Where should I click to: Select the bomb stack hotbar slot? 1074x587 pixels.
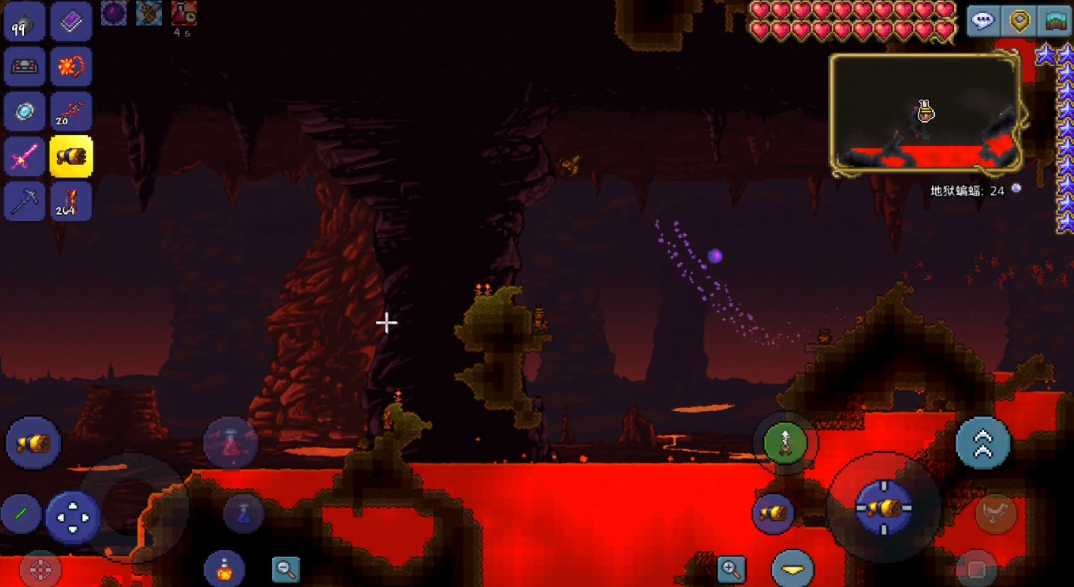click(24, 22)
